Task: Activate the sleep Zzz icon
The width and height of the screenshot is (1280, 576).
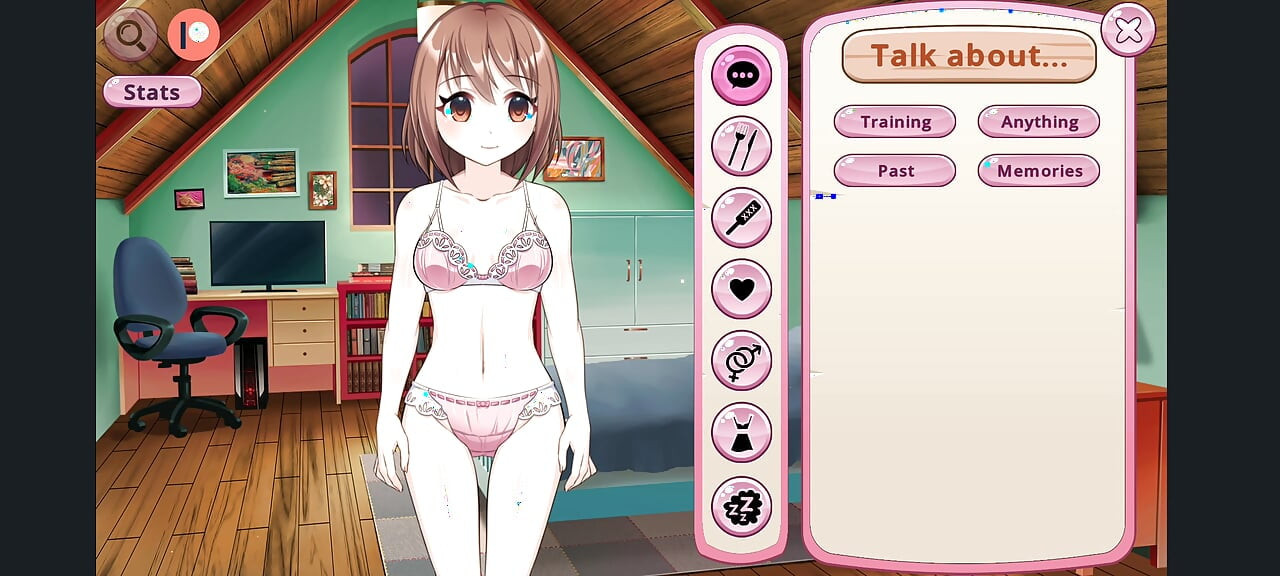Action: coord(741,506)
